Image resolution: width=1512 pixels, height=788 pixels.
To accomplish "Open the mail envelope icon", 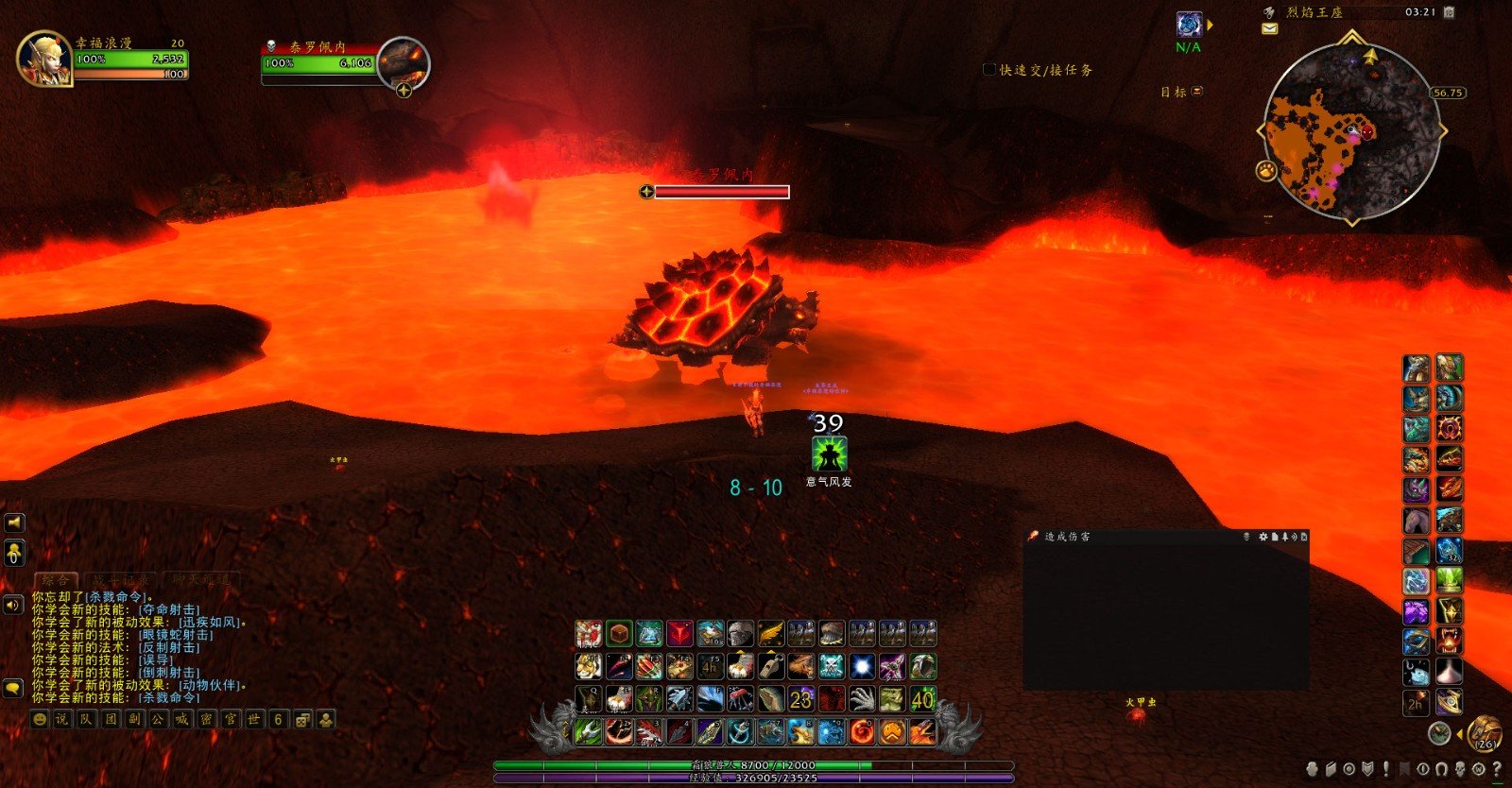I will pyautogui.click(x=1269, y=28).
